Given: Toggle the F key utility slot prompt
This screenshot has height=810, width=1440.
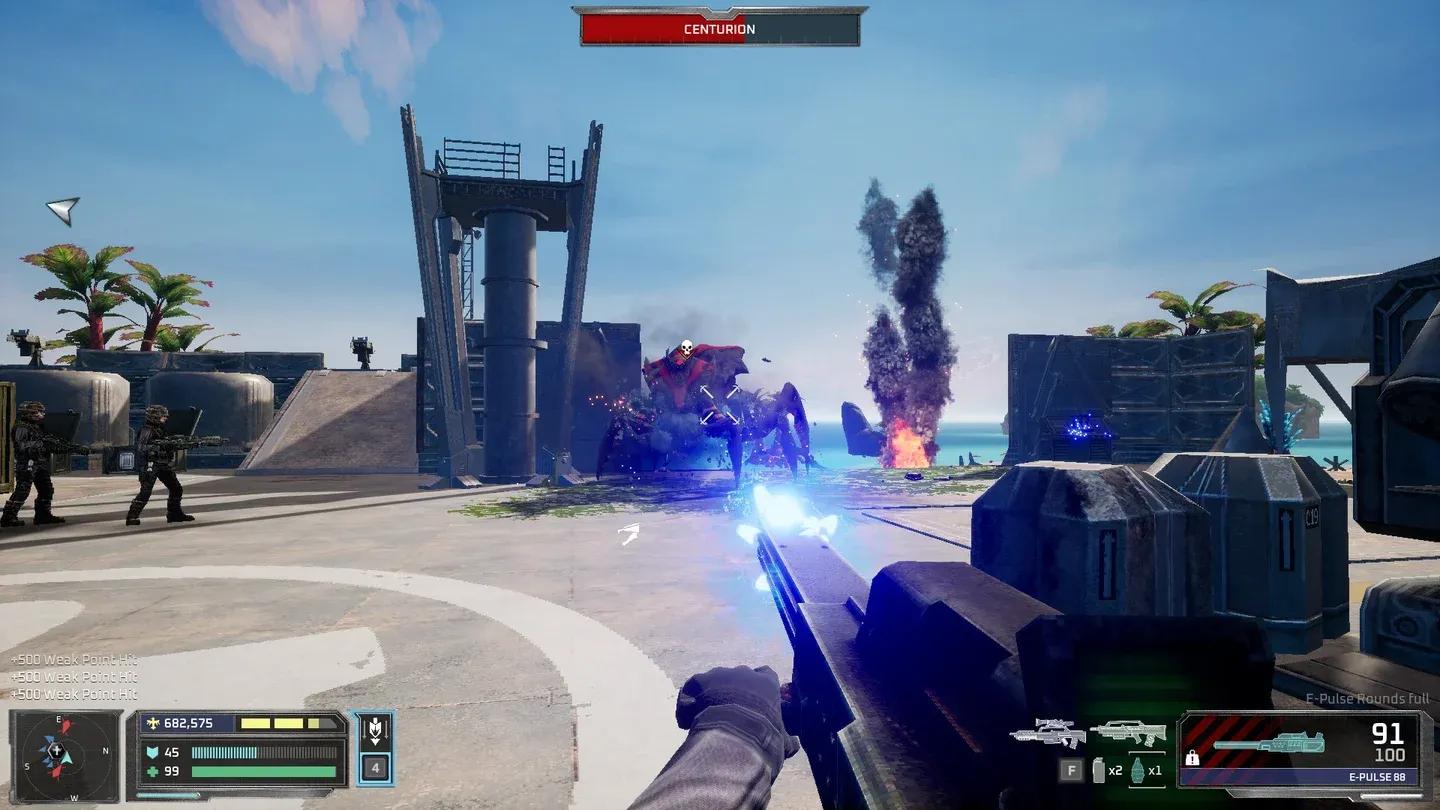Looking at the screenshot, I should (1072, 771).
